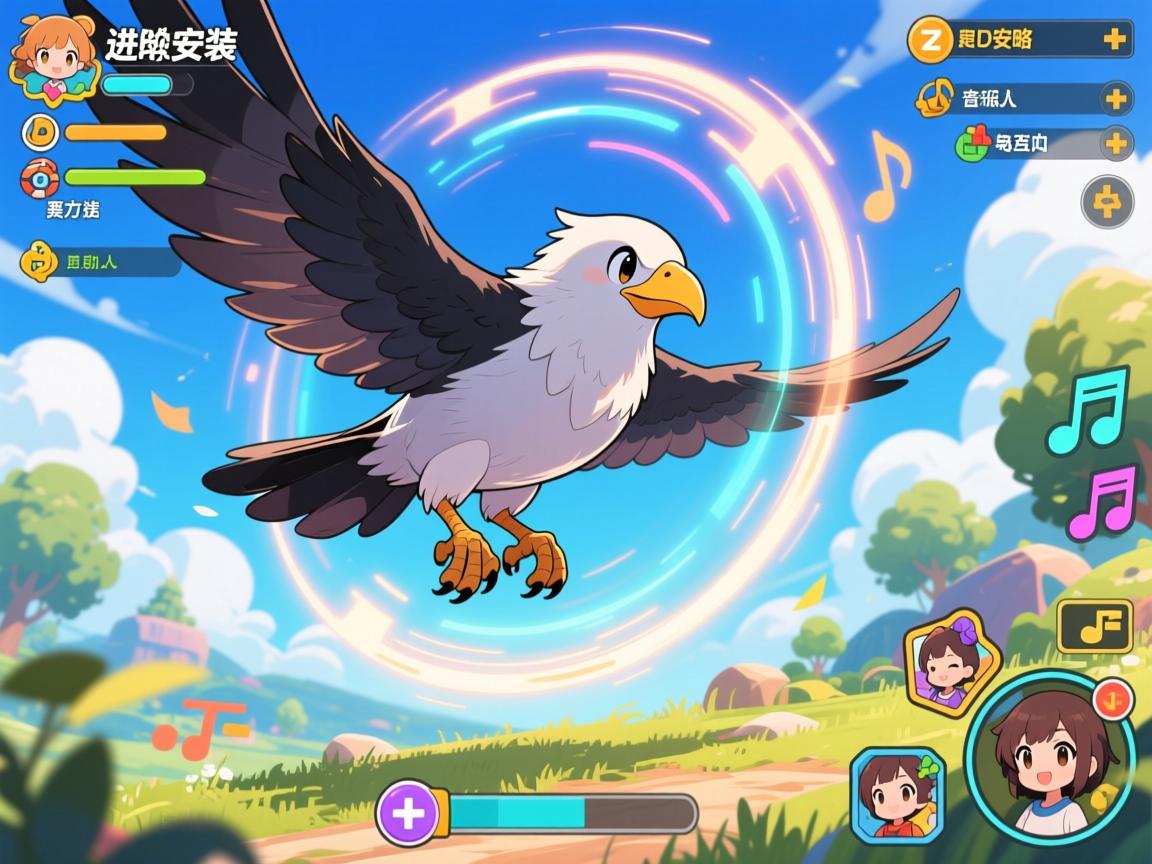Viewport: 1152px width, 864px height.
Task: Tap the red notification badge on large portrait
Action: coord(1111,698)
